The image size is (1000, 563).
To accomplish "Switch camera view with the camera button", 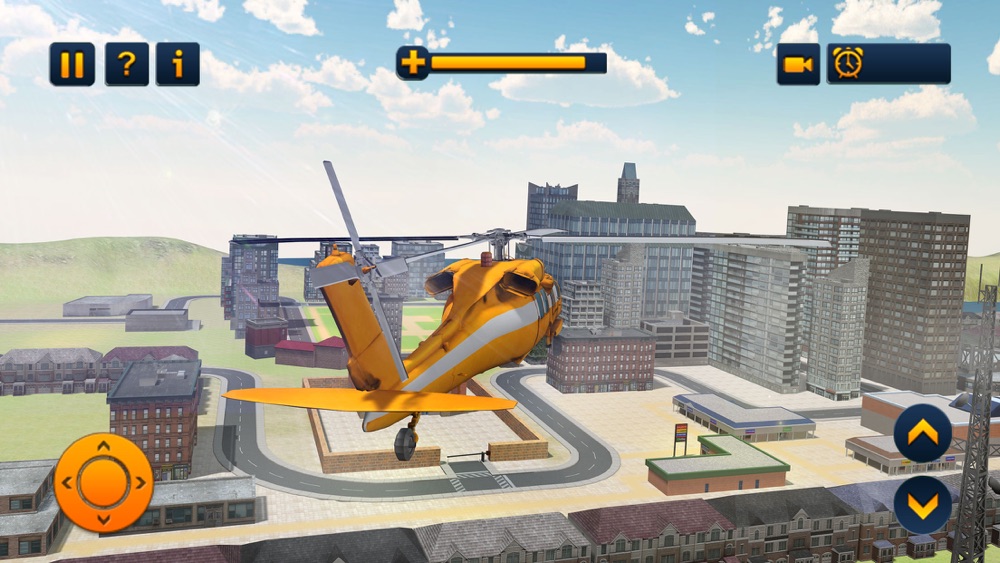I will click(798, 64).
